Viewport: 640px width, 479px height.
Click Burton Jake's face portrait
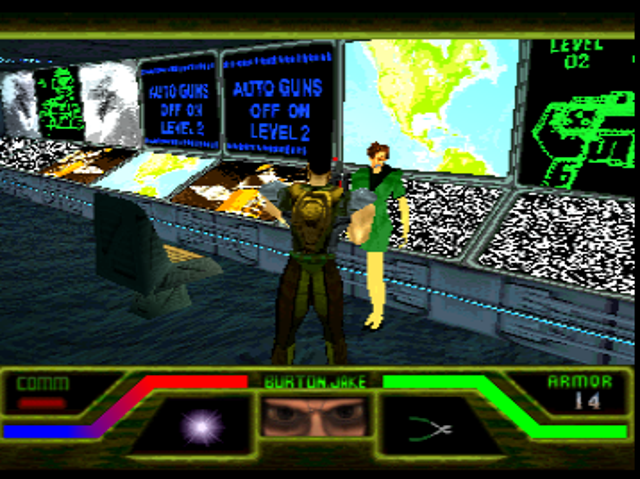[x=316, y=416]
